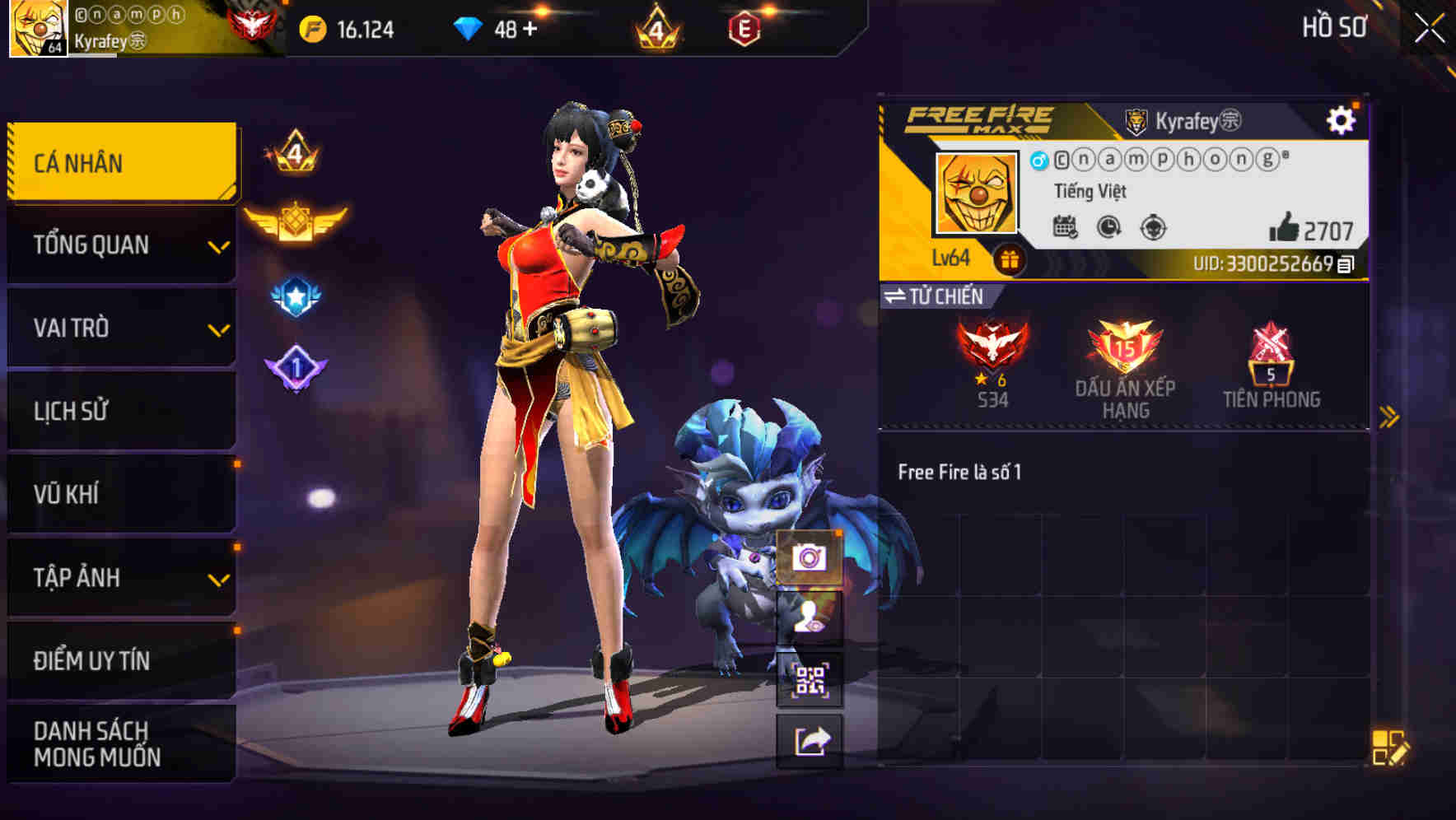Copy the UID with the copy icon

point(1348,264)
